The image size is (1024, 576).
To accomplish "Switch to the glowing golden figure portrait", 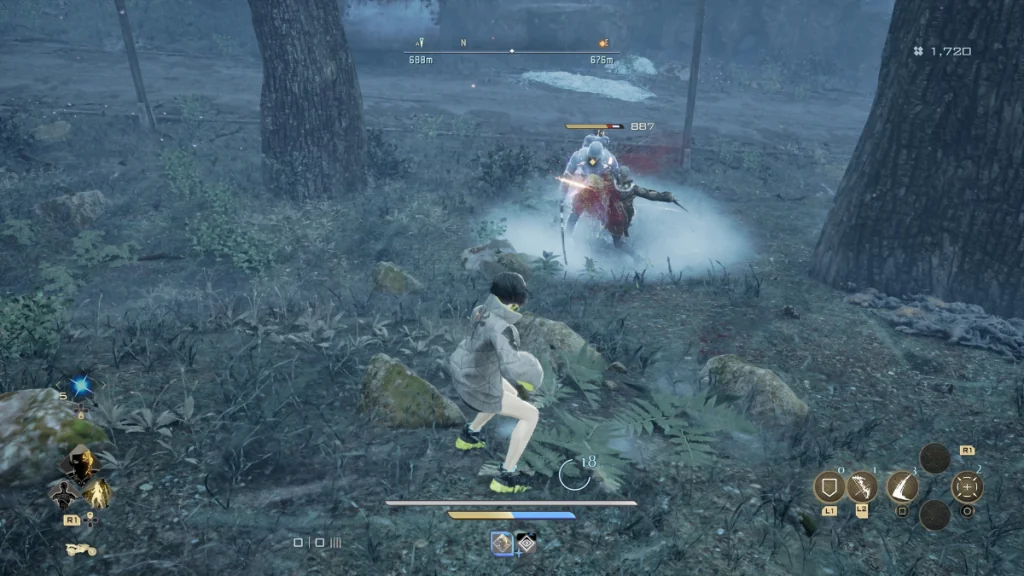I will coord(98,493).
